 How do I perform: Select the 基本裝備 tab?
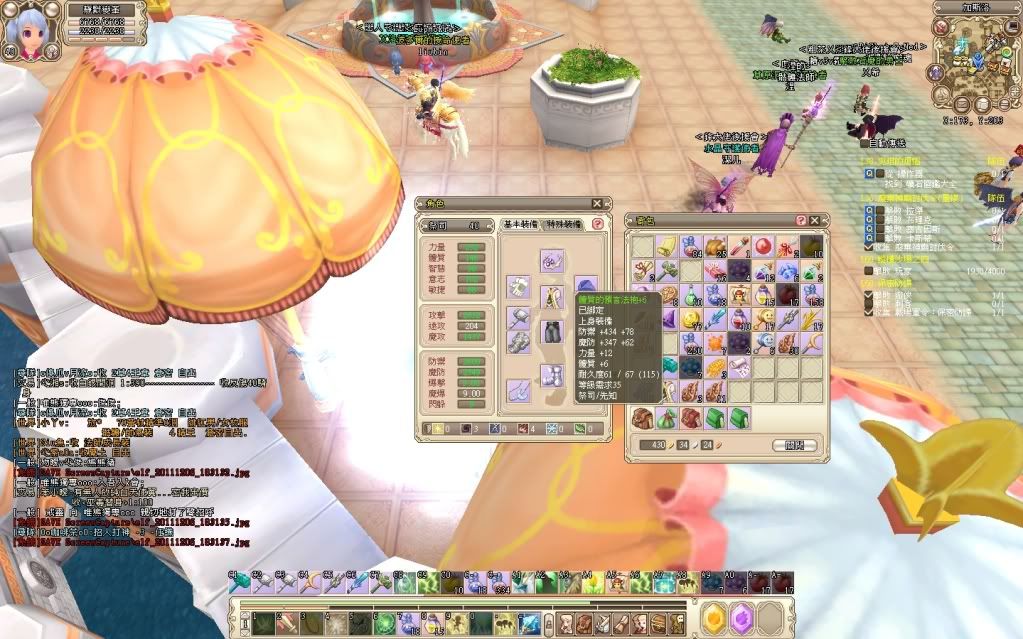click(x=521, y=226)
